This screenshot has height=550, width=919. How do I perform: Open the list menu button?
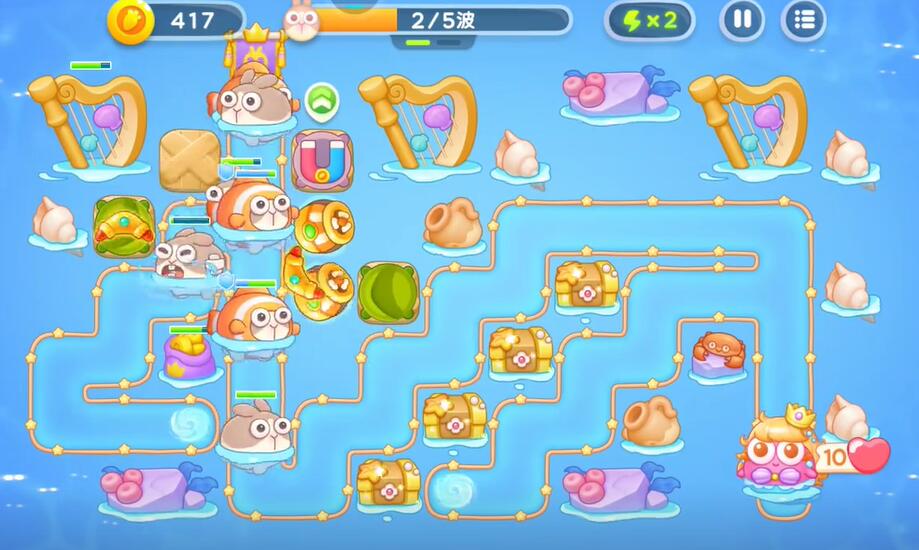802,20
